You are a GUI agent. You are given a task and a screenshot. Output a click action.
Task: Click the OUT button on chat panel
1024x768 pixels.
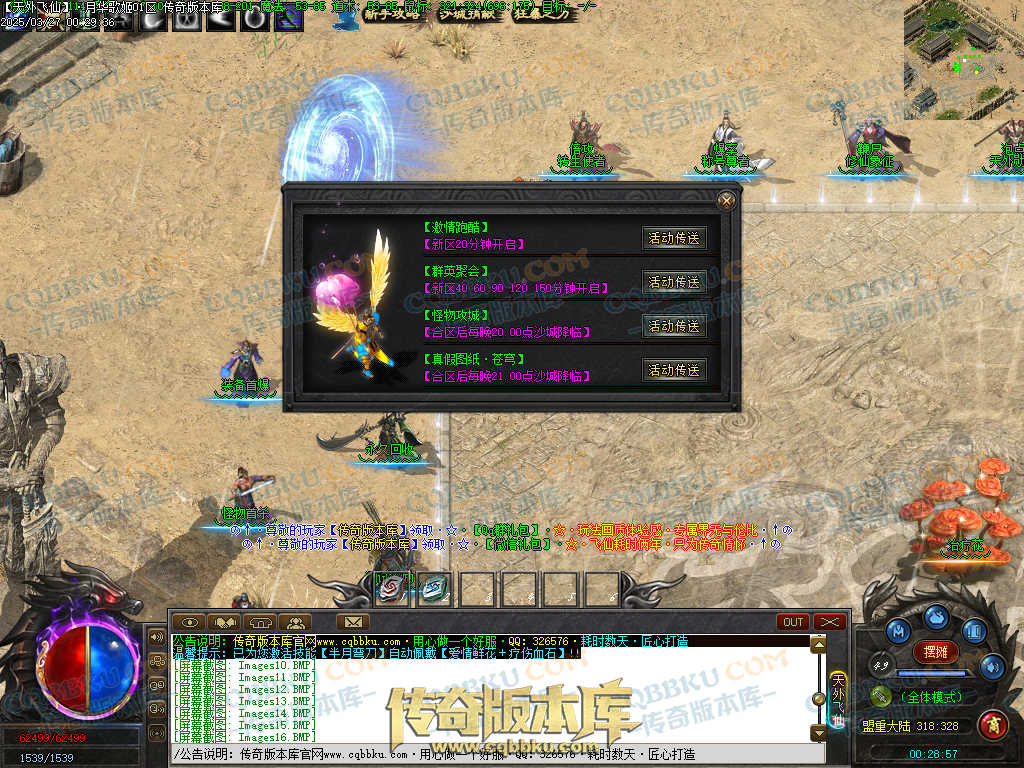pyautogui.click(x=793, y=622)
